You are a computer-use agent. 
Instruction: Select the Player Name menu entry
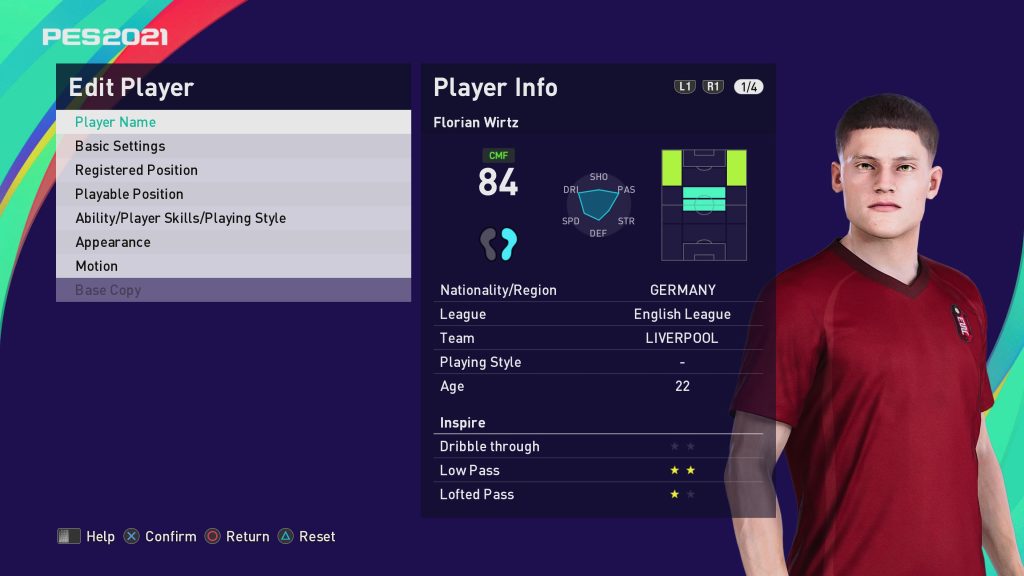tap(233, 122)
